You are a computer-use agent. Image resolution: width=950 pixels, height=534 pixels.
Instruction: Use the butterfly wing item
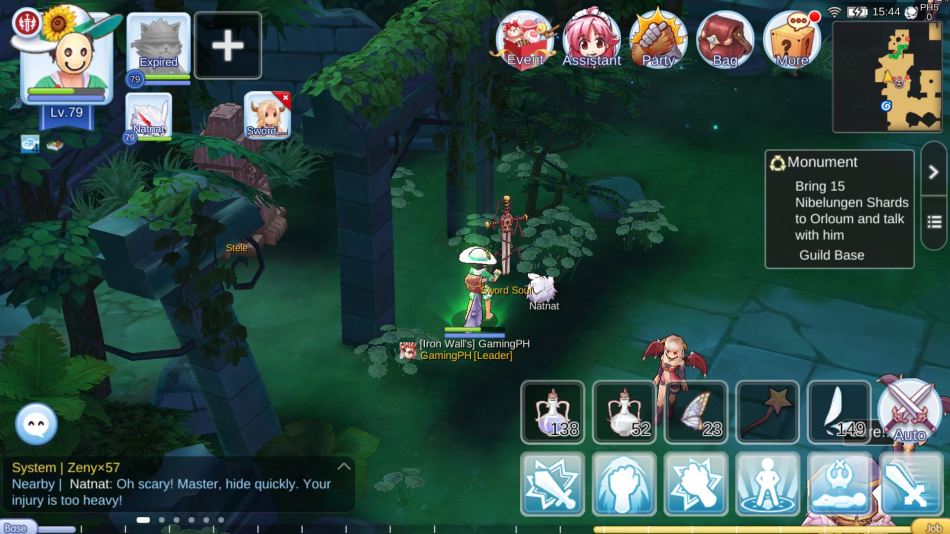696,412
